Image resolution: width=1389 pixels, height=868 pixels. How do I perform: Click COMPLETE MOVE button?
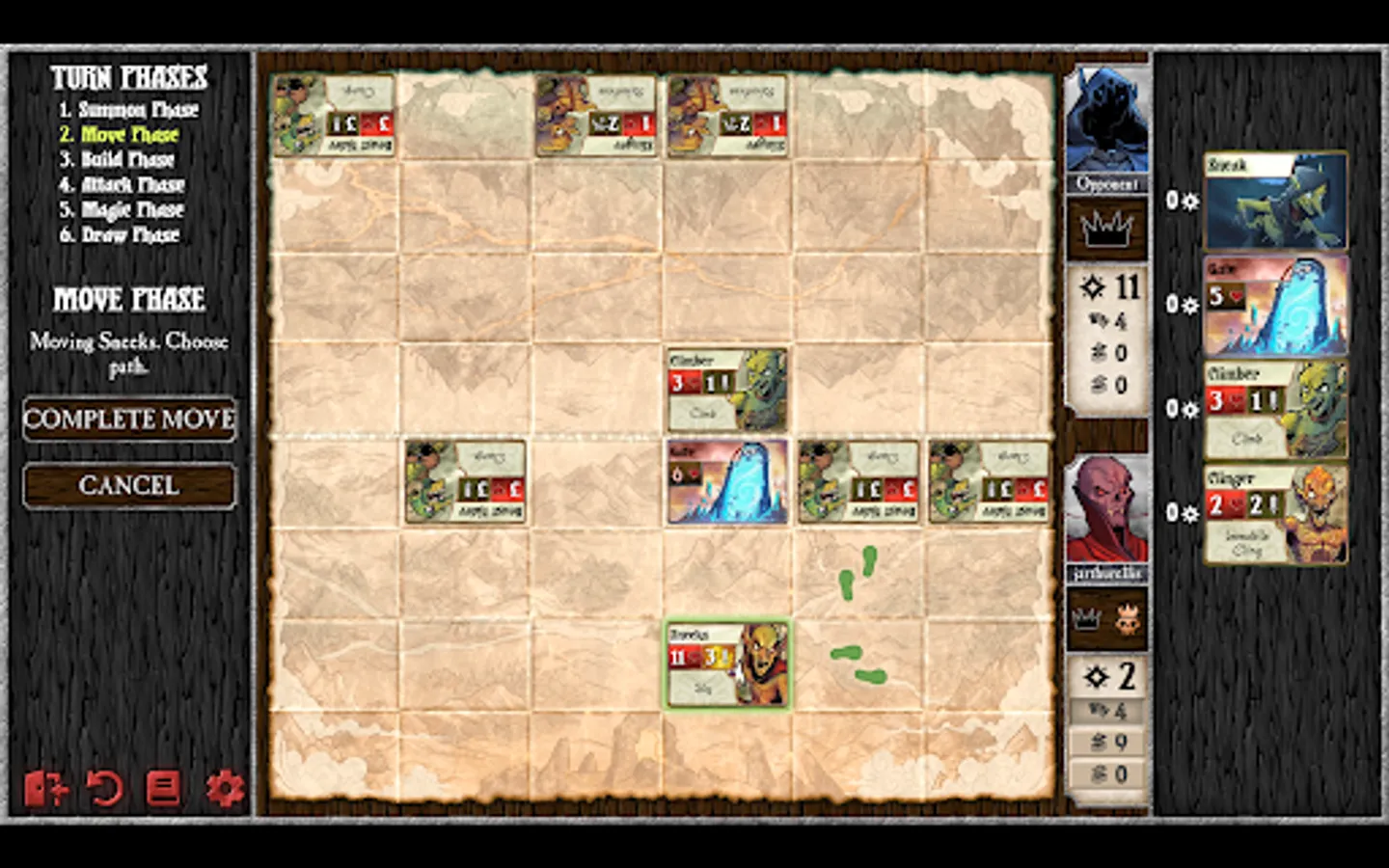point(128,420)
